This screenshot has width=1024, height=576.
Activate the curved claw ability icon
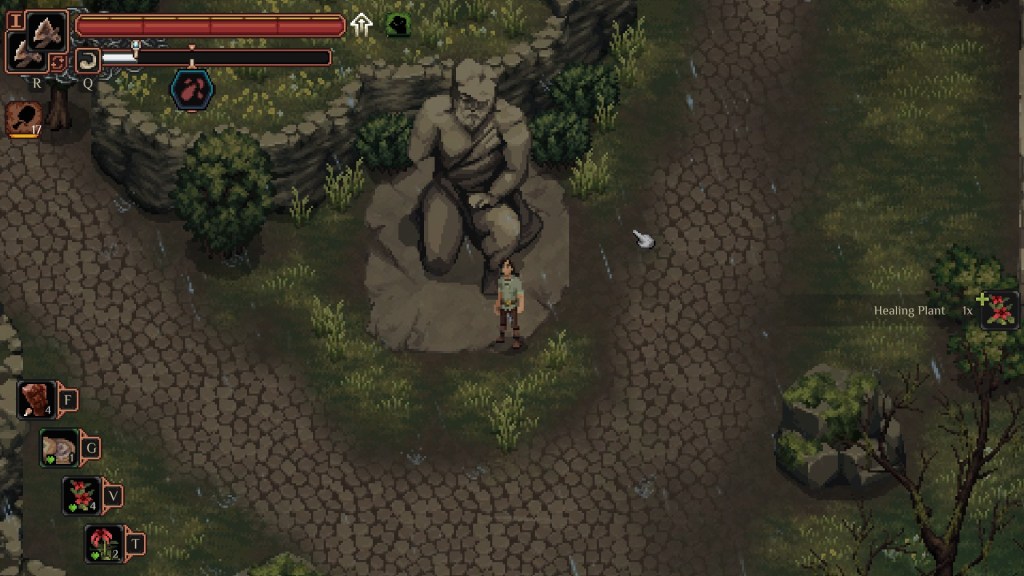click(87, 61)
